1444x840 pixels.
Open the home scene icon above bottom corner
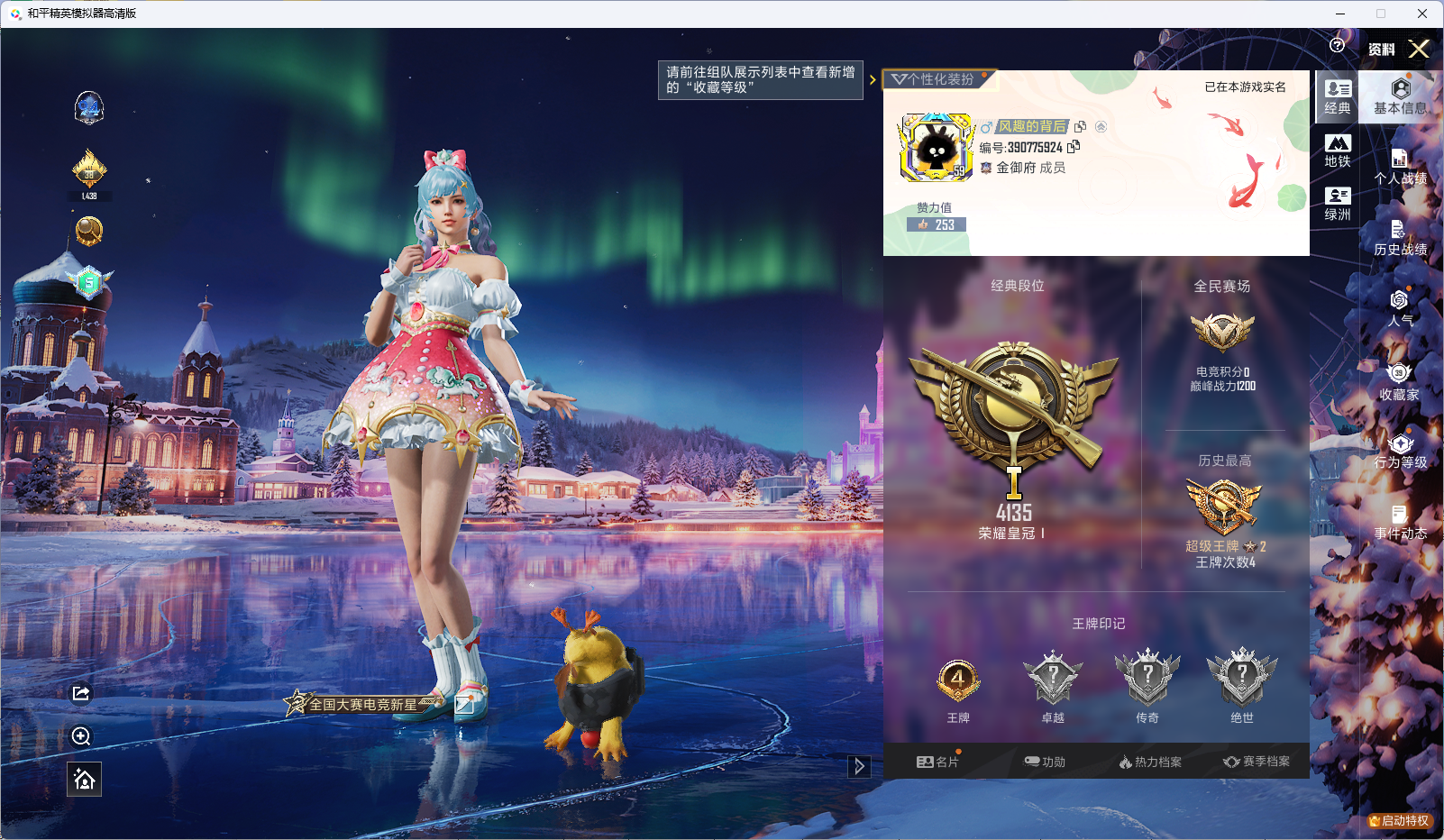click(83, 779)
